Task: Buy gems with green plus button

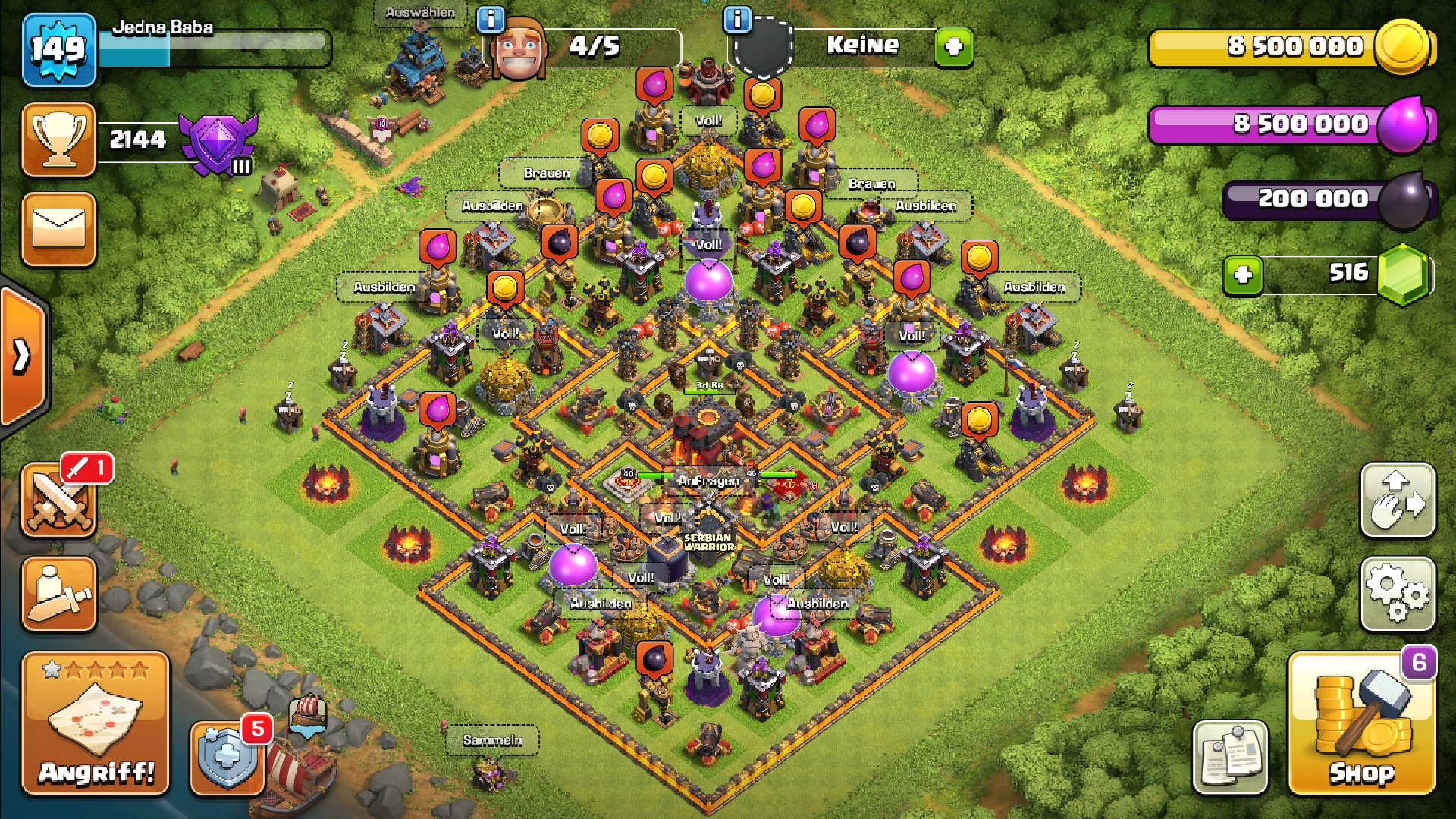Action: (1243, 275)
